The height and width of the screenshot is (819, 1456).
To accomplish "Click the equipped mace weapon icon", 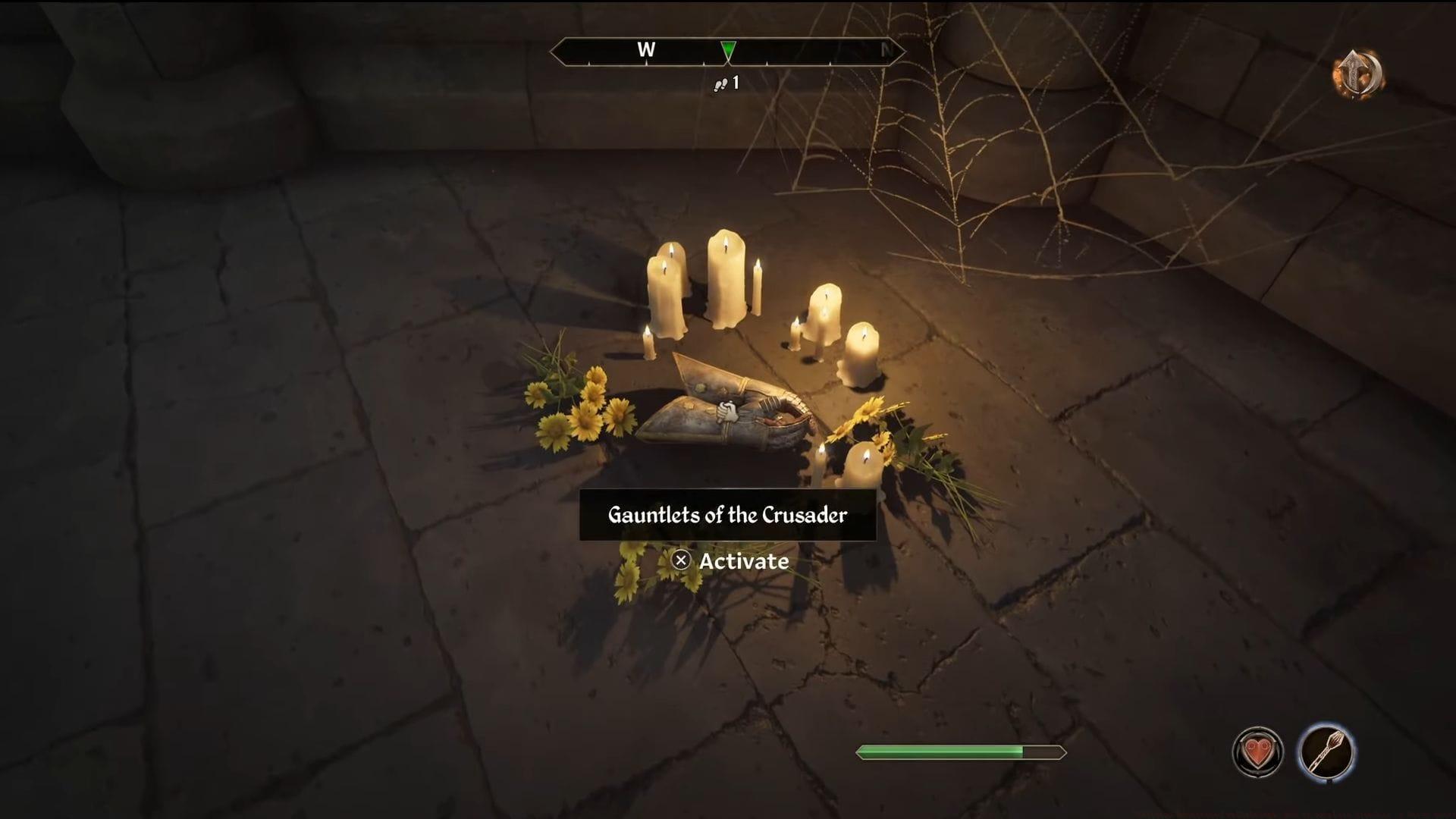I will pyautogui.click(x=1326, y=752).
